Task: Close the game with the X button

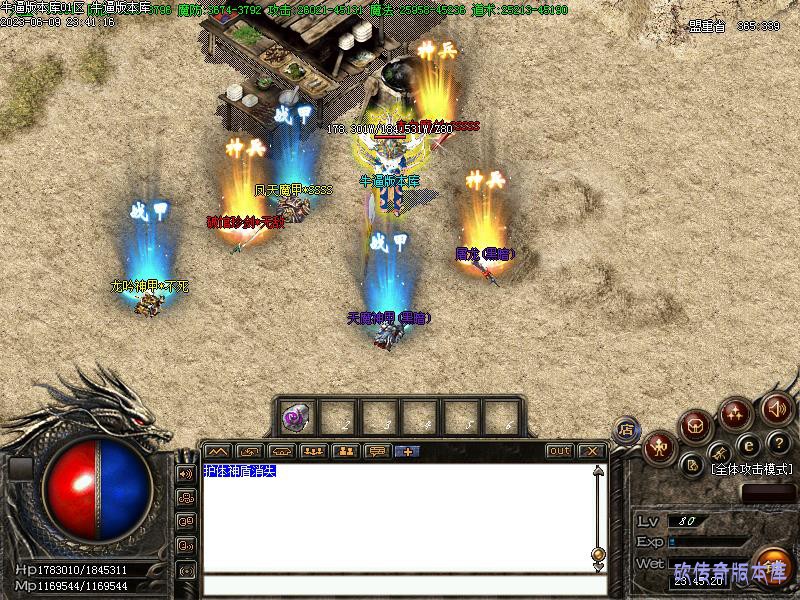Action: click(x=591, y=451)
